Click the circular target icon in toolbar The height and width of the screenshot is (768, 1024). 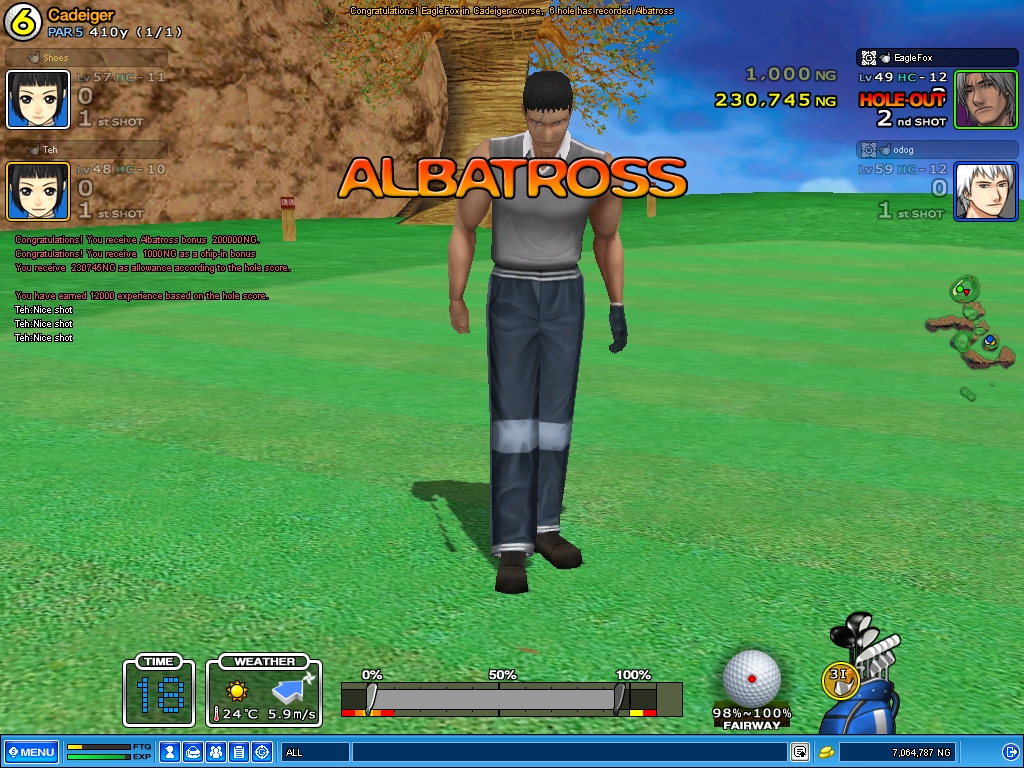(262, 751)
